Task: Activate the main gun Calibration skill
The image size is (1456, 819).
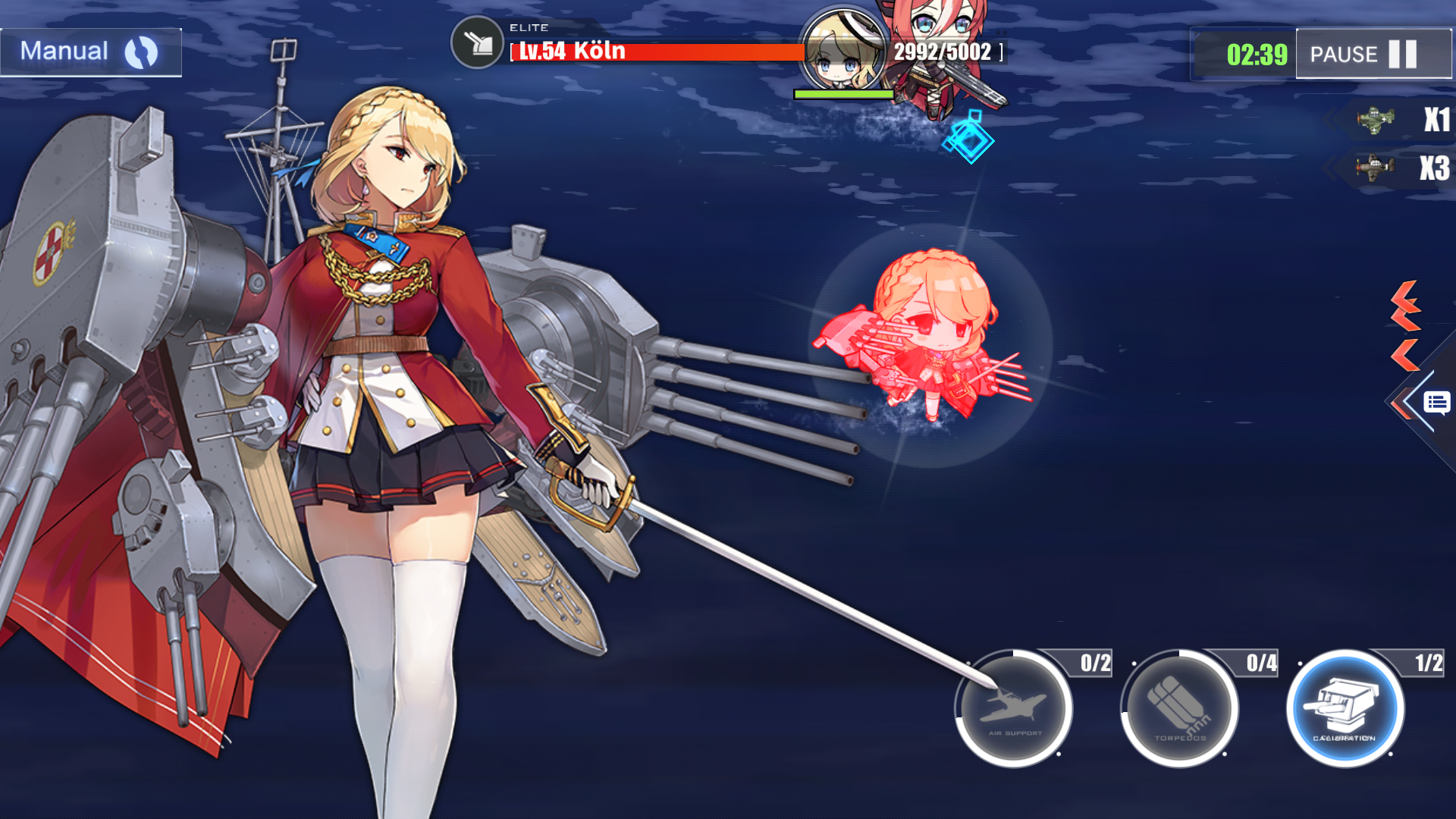Action: click(1345, 709)
